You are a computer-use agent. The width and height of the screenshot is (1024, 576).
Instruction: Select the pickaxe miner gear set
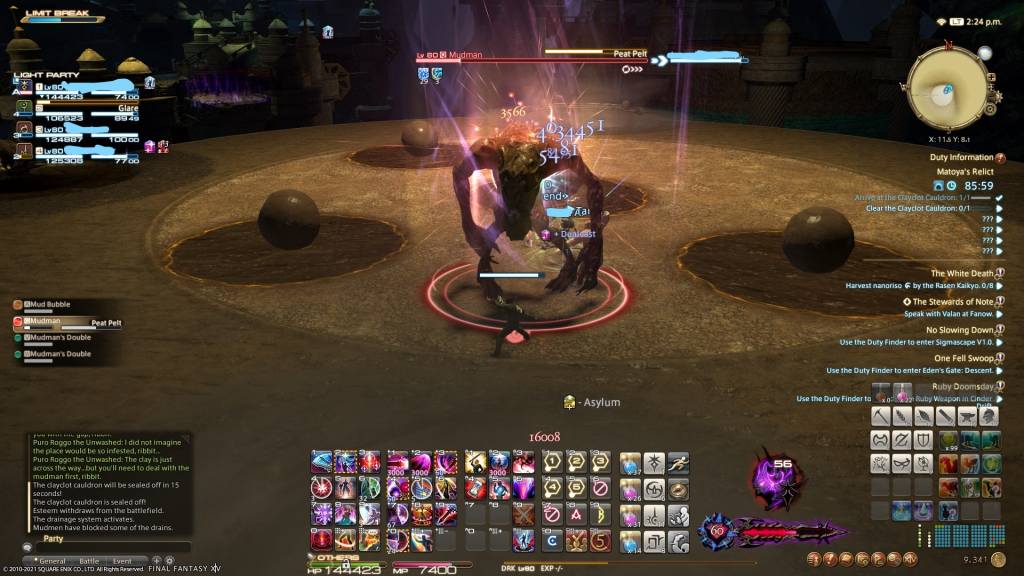pyautogui.click(x=881, y=415)
